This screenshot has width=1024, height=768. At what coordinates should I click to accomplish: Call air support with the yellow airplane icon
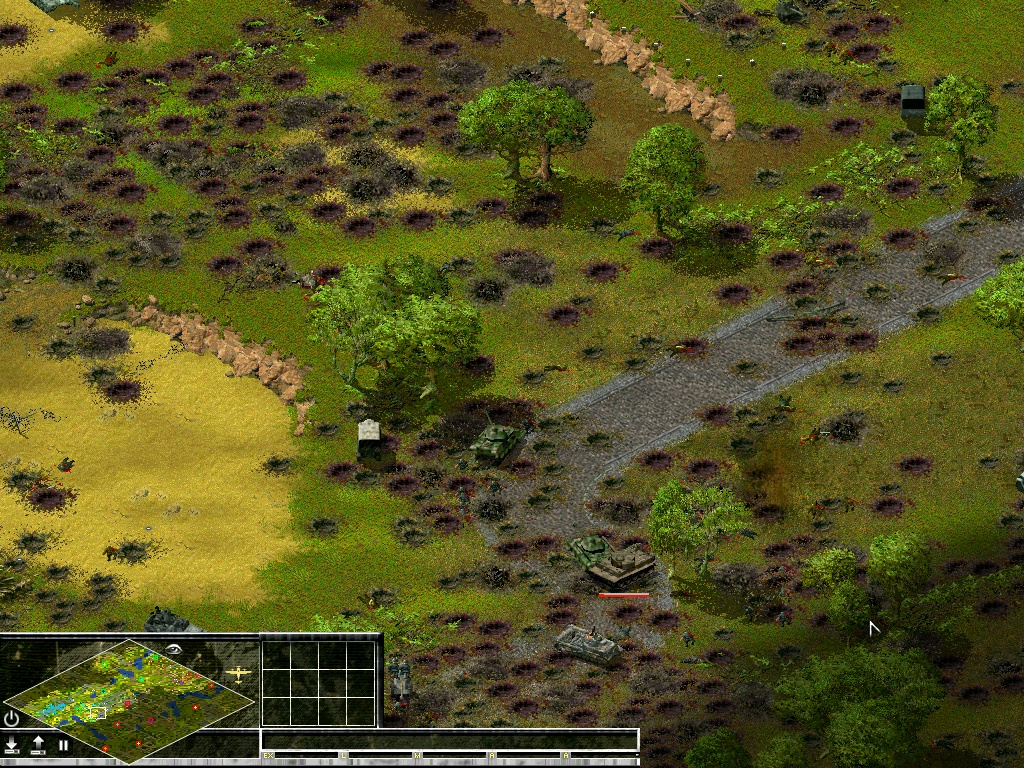(239, 673)
